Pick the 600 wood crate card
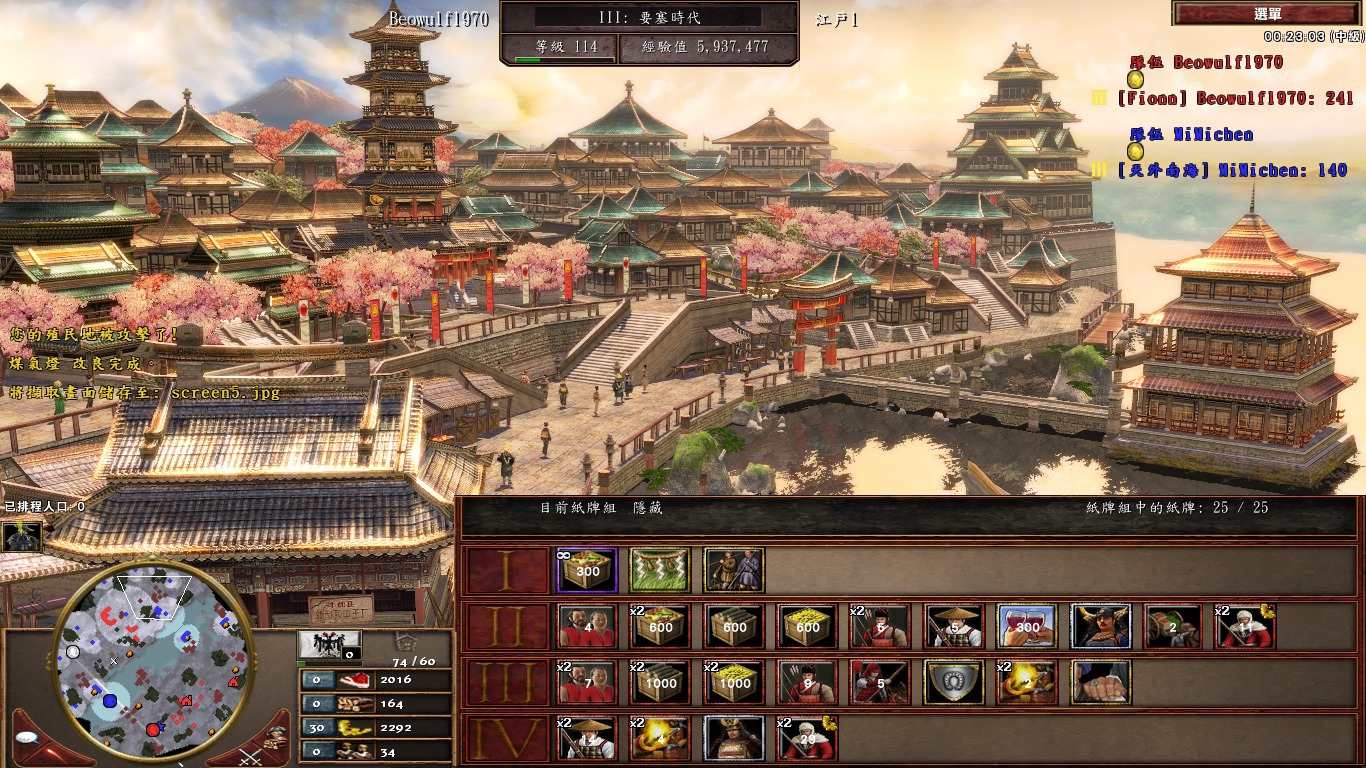Viewport: 1366px width, 768px height. (x=734, y=626)
